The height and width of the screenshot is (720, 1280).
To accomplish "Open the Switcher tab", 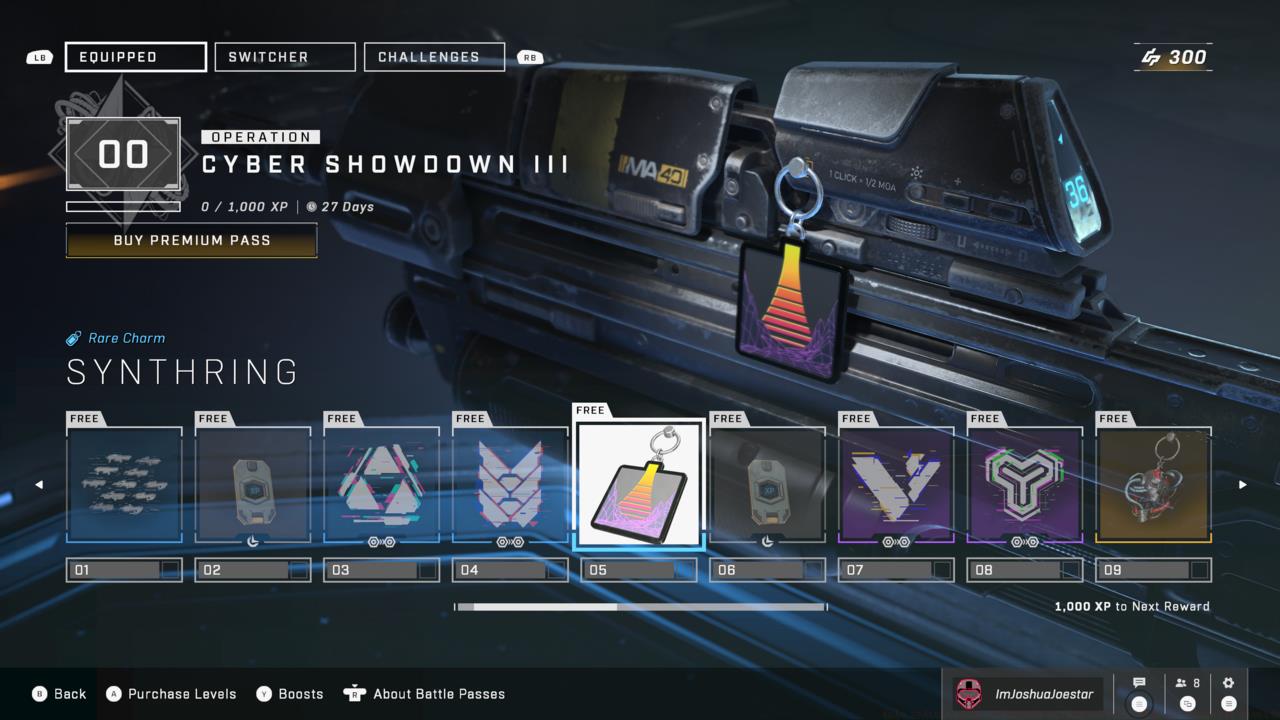I will coord(285,57).
